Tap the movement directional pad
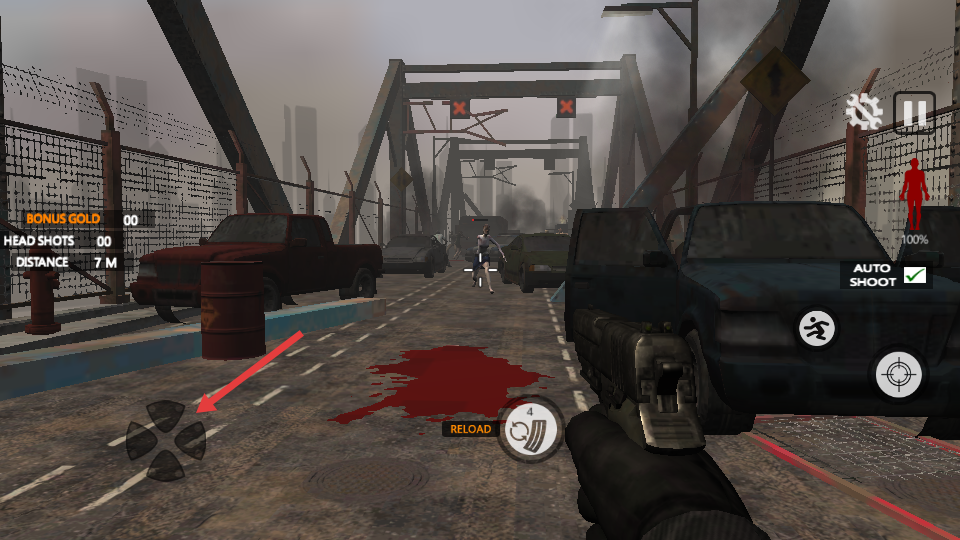 pyautogui.click(x=165, y=439)
